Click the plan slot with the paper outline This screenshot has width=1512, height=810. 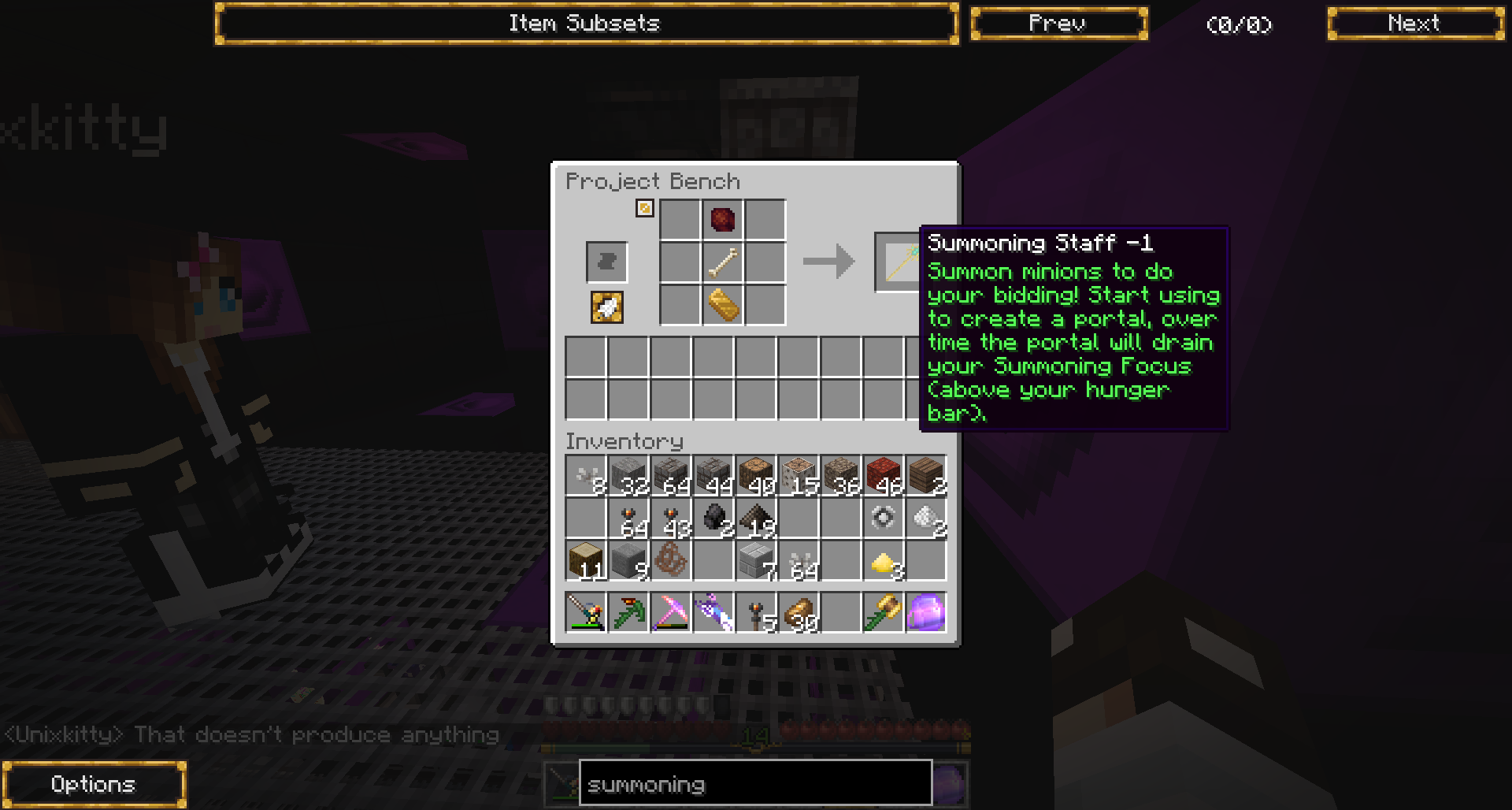(x=606, y=262)
